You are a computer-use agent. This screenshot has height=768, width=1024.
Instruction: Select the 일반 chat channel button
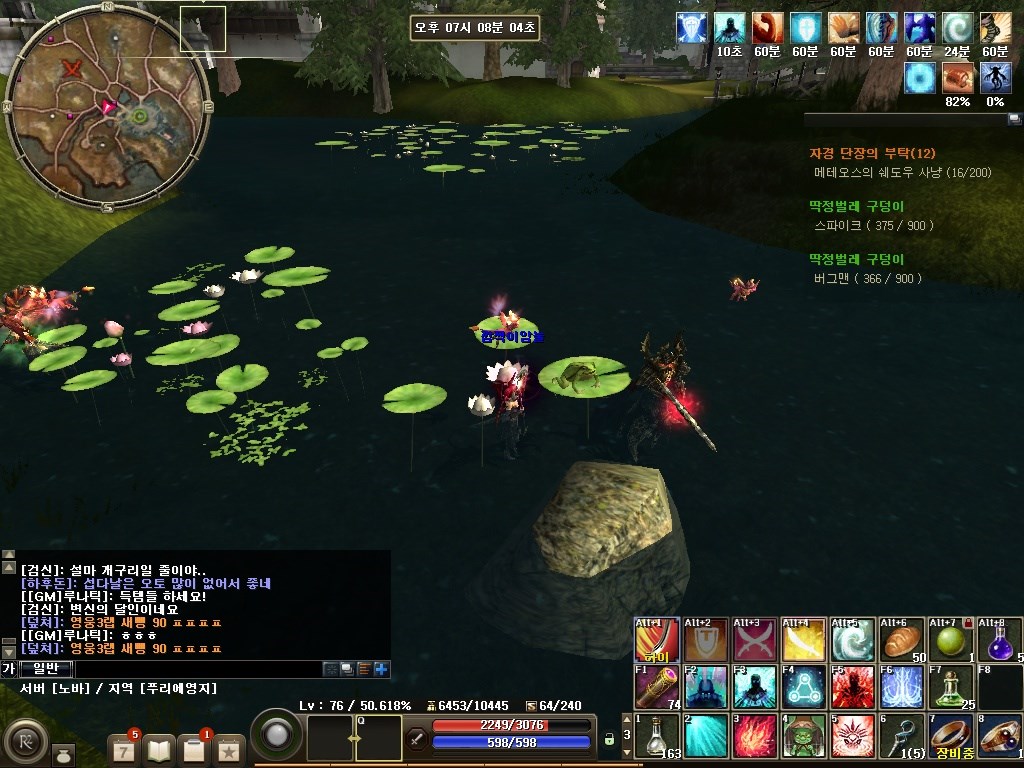[46, 669]
